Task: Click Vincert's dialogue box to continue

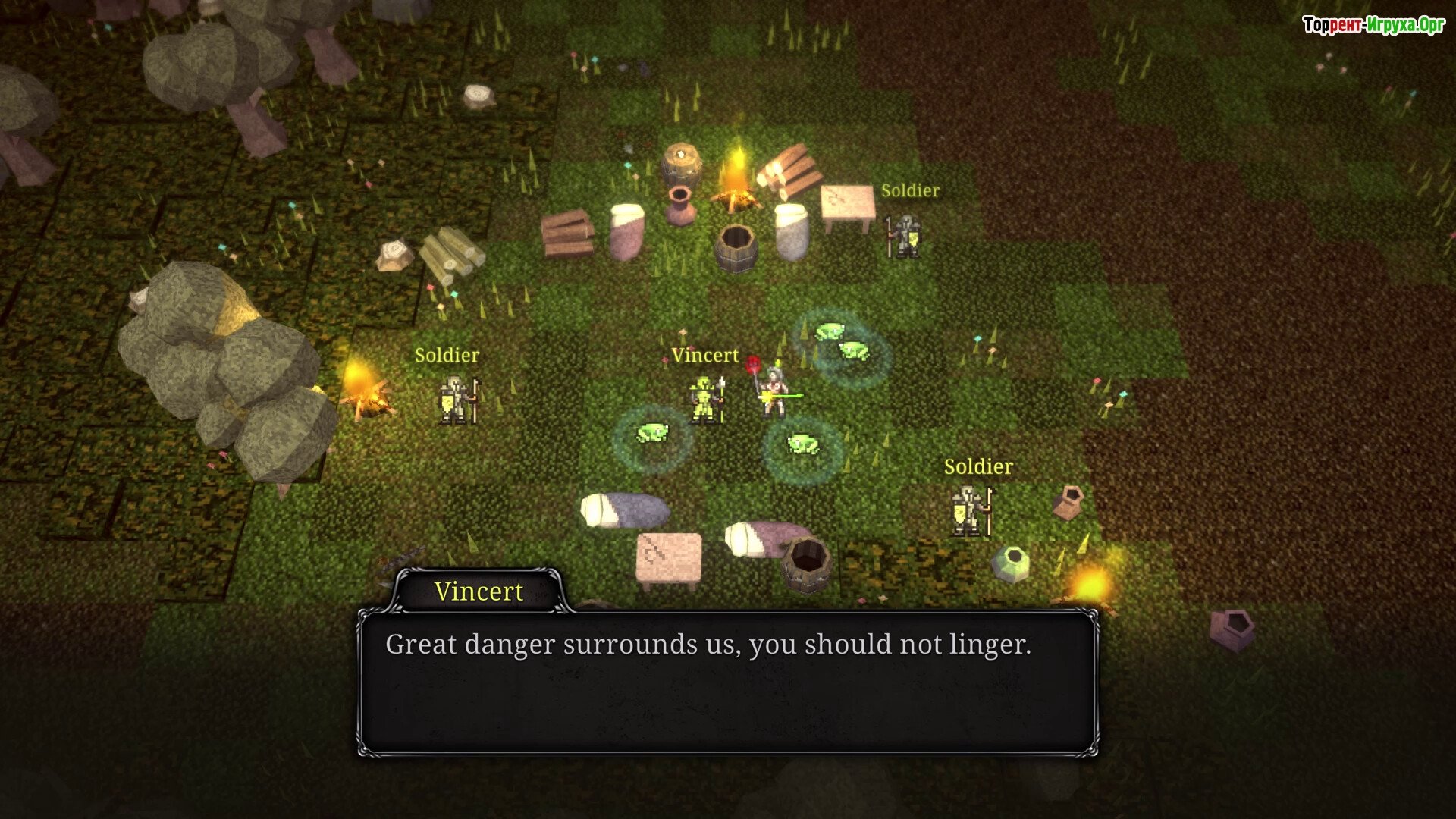Action: click(x=727, y=682)
